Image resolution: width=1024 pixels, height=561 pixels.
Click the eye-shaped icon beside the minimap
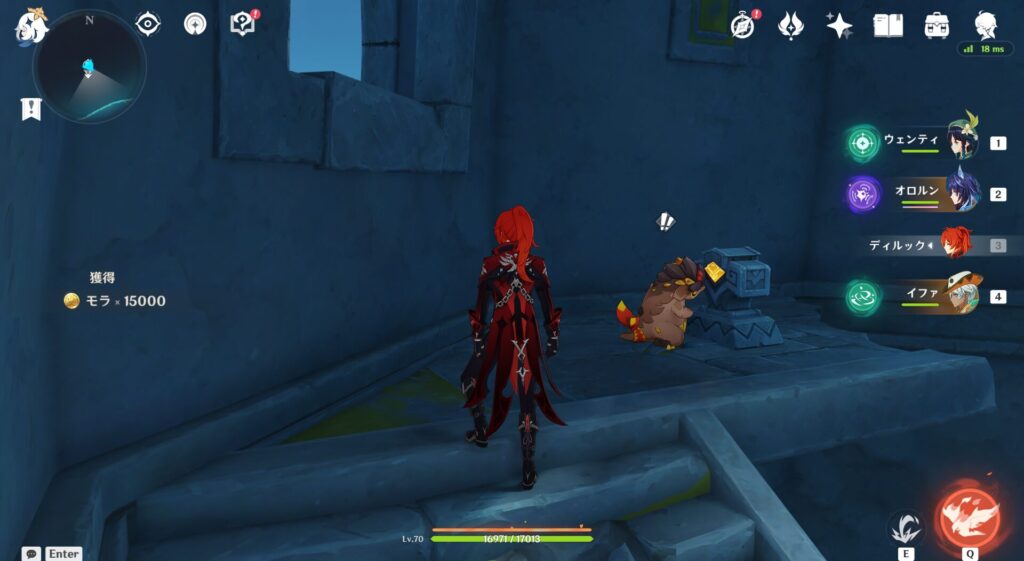pyautogui.click(x=148, y=24)
